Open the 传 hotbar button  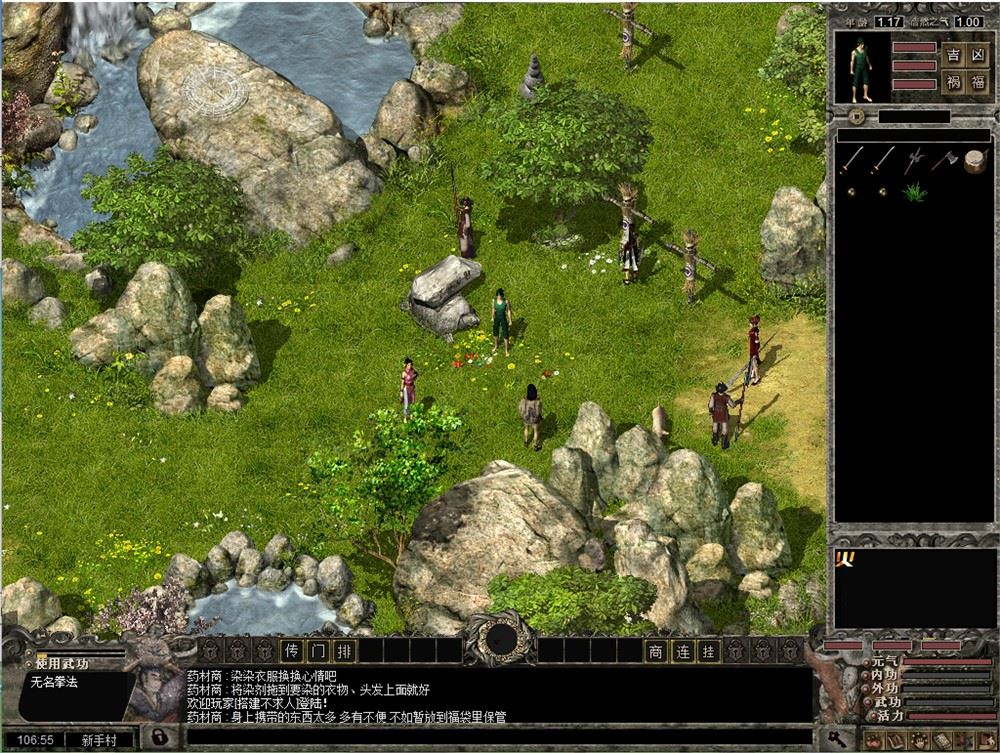pyautogui.click(x=291, y=651)
